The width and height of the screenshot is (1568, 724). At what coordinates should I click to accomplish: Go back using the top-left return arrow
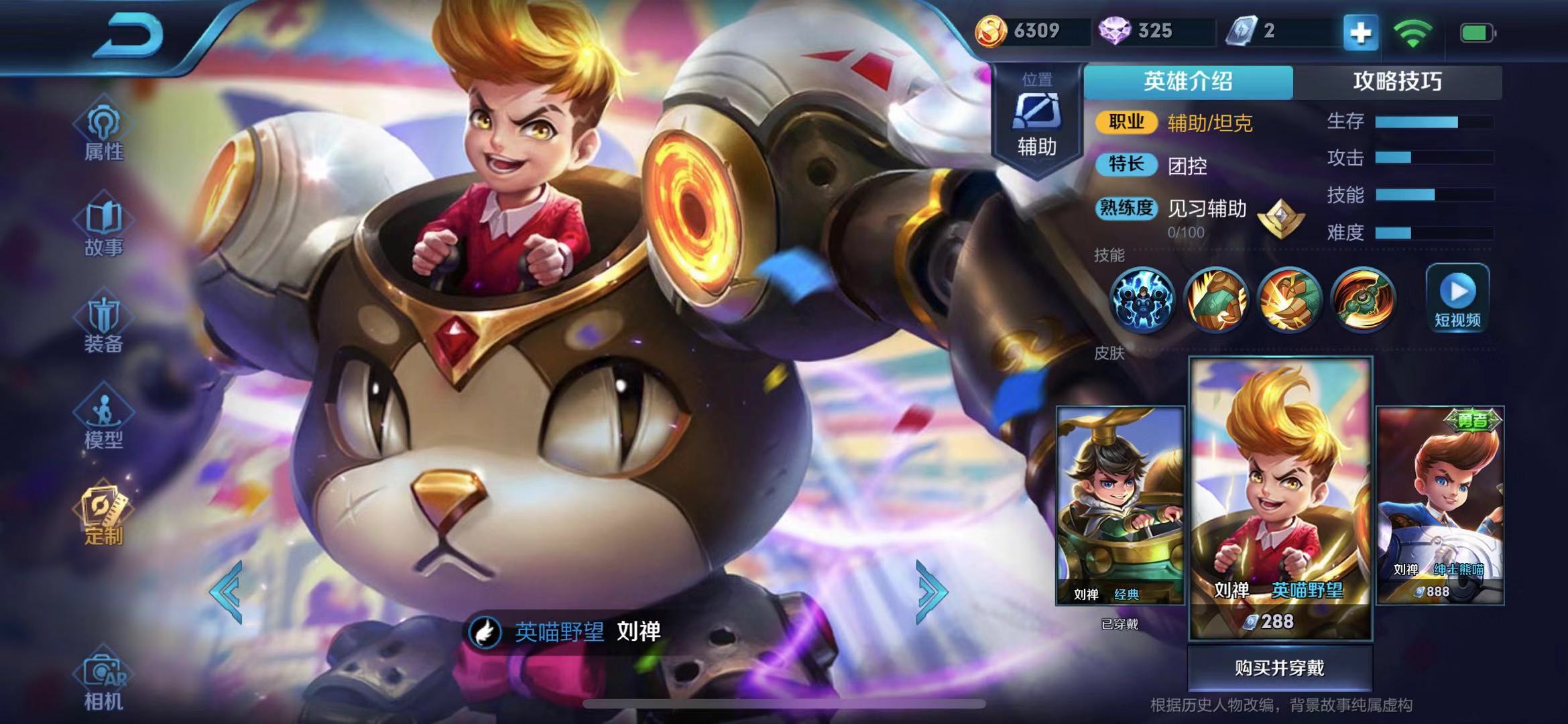131,35
